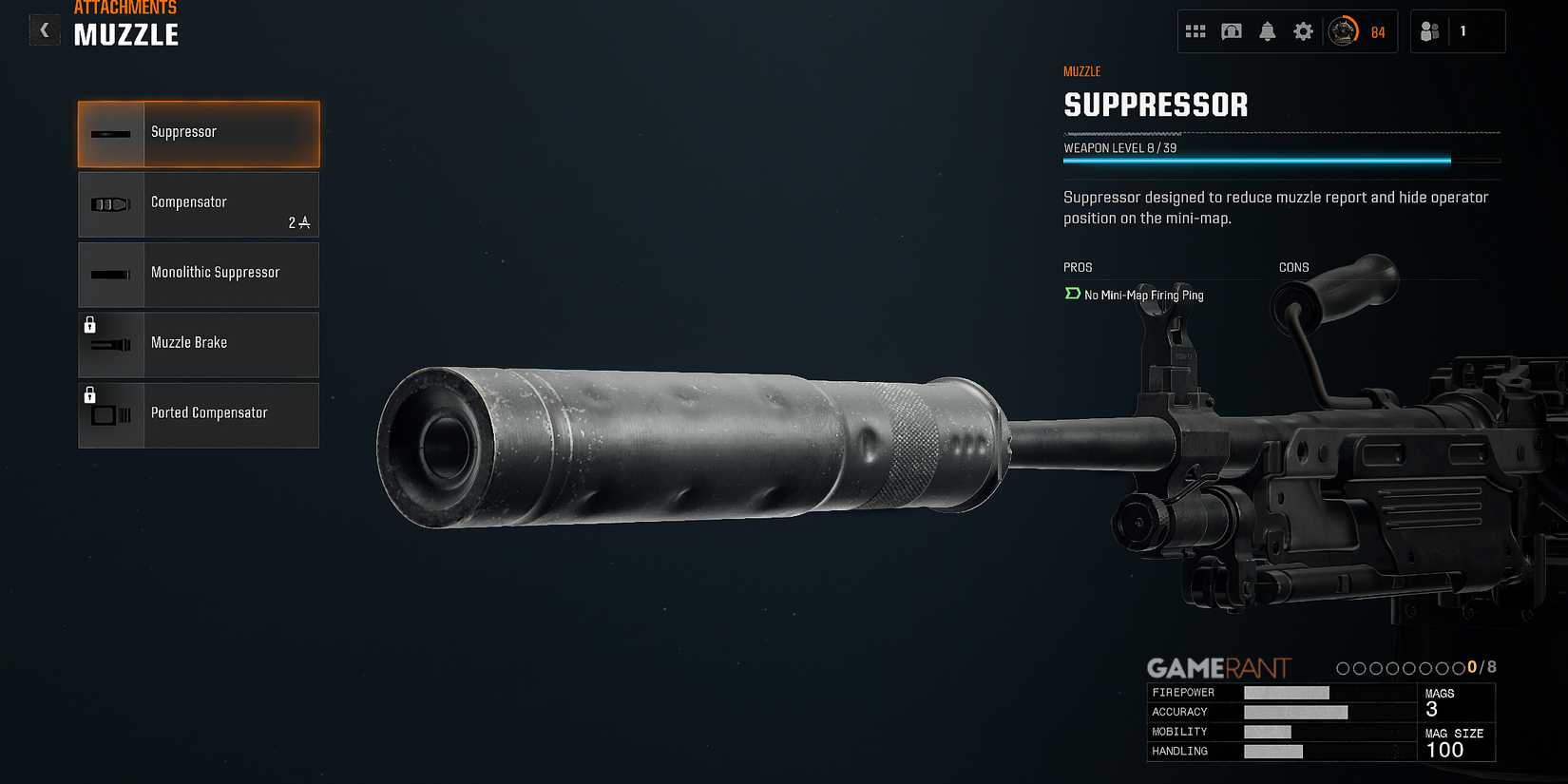The image size is (1568, 784).
Task: Check notifications via the bell icon
Action: 1267,31
